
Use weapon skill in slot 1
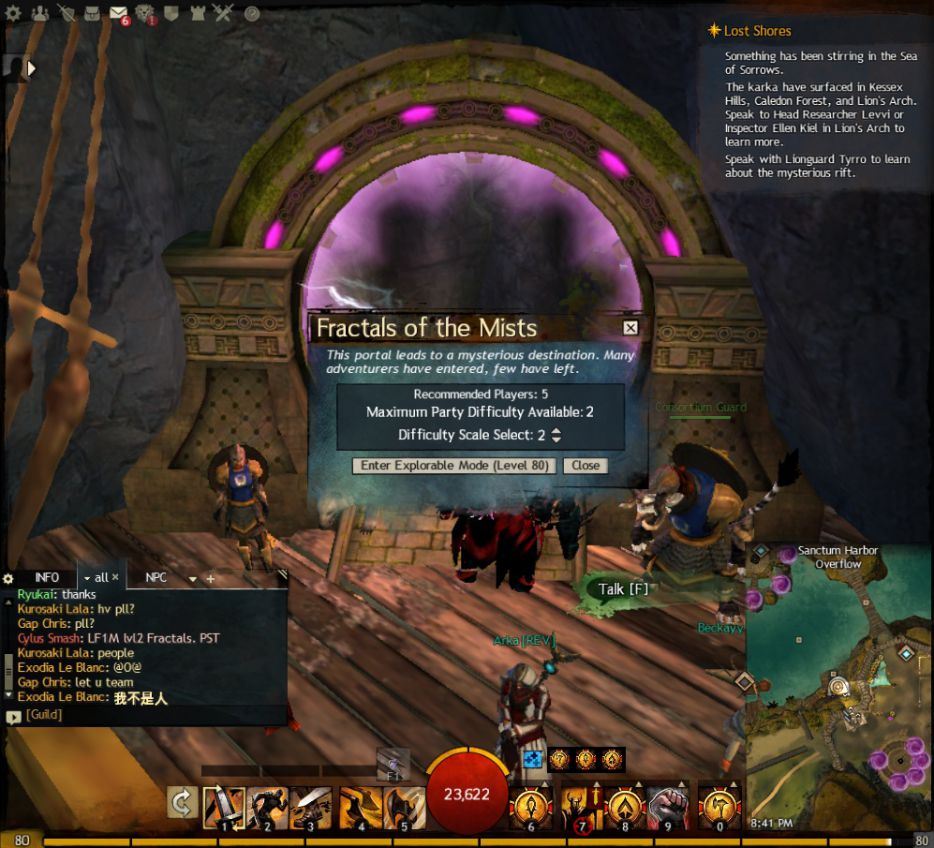(x=223, y=807)
